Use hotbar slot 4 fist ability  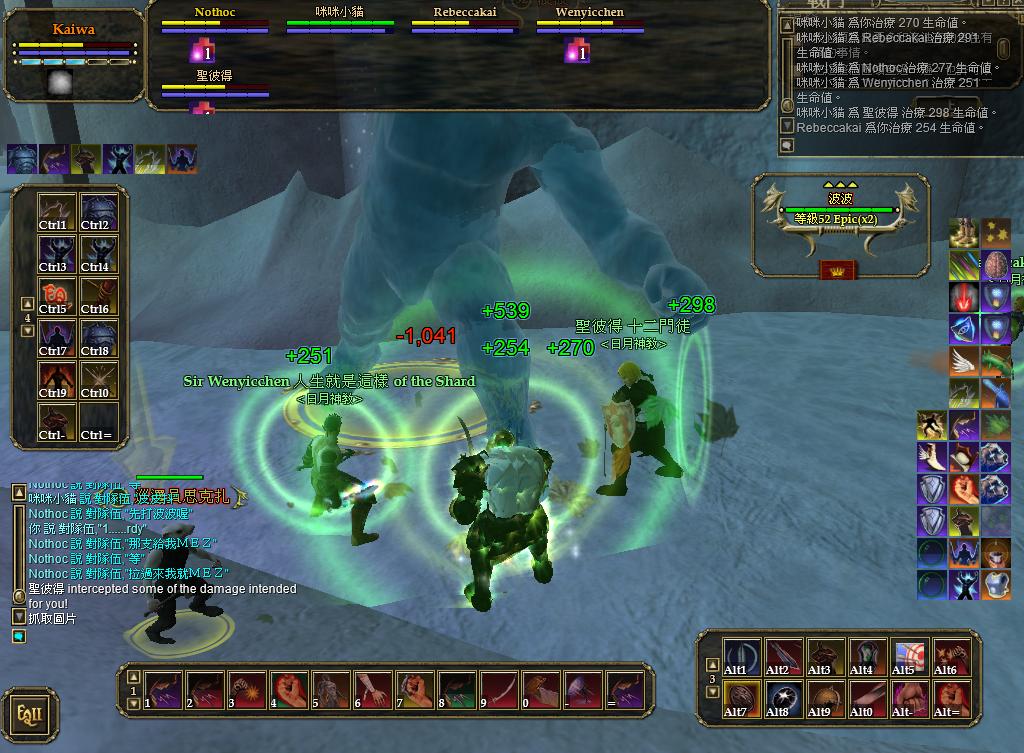288,690
